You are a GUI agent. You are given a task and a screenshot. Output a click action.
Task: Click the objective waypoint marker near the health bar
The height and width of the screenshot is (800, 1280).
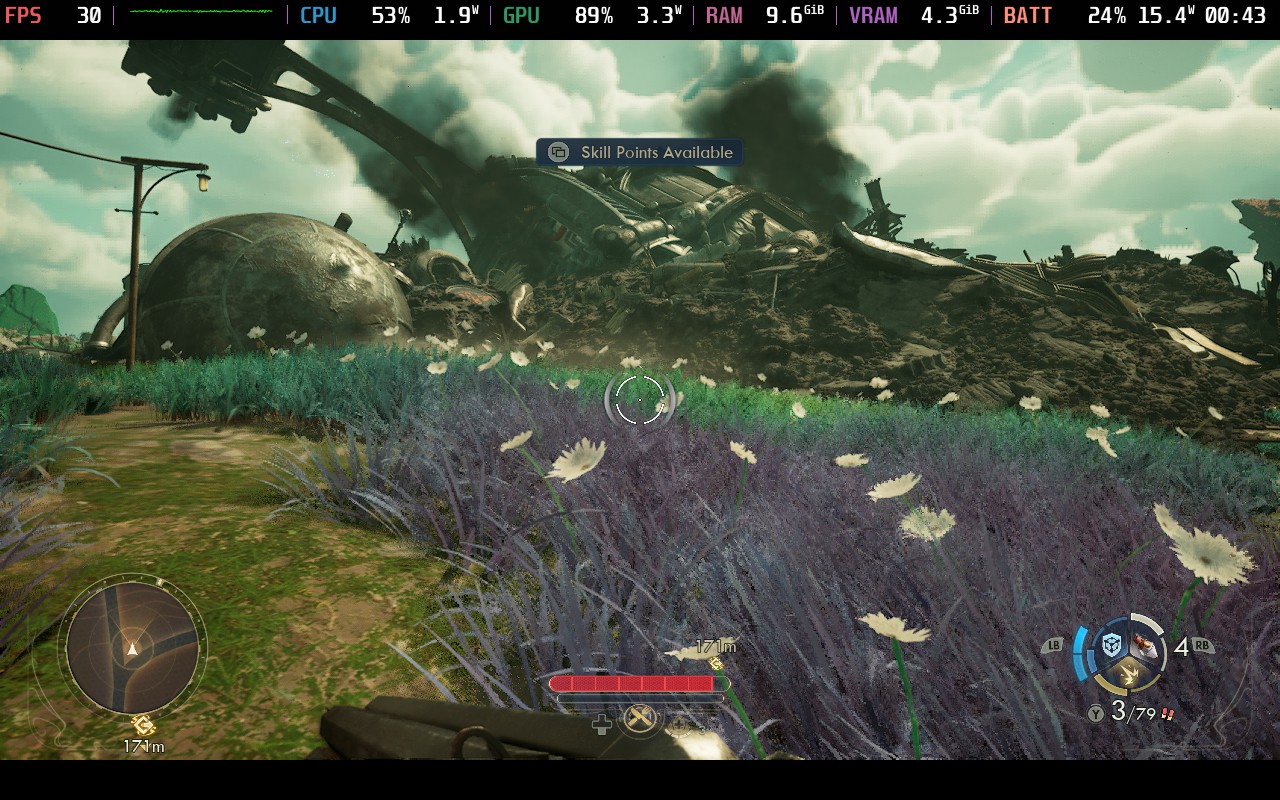point(716,663)
